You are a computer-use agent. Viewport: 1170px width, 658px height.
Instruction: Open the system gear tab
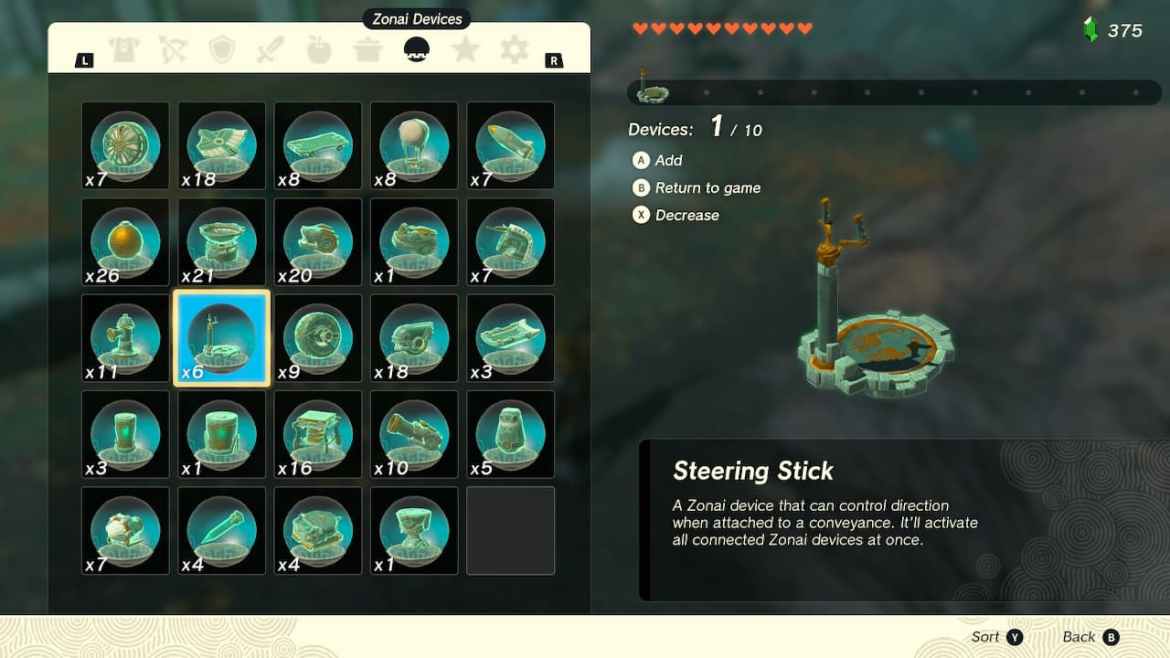[x=514, y=50]
